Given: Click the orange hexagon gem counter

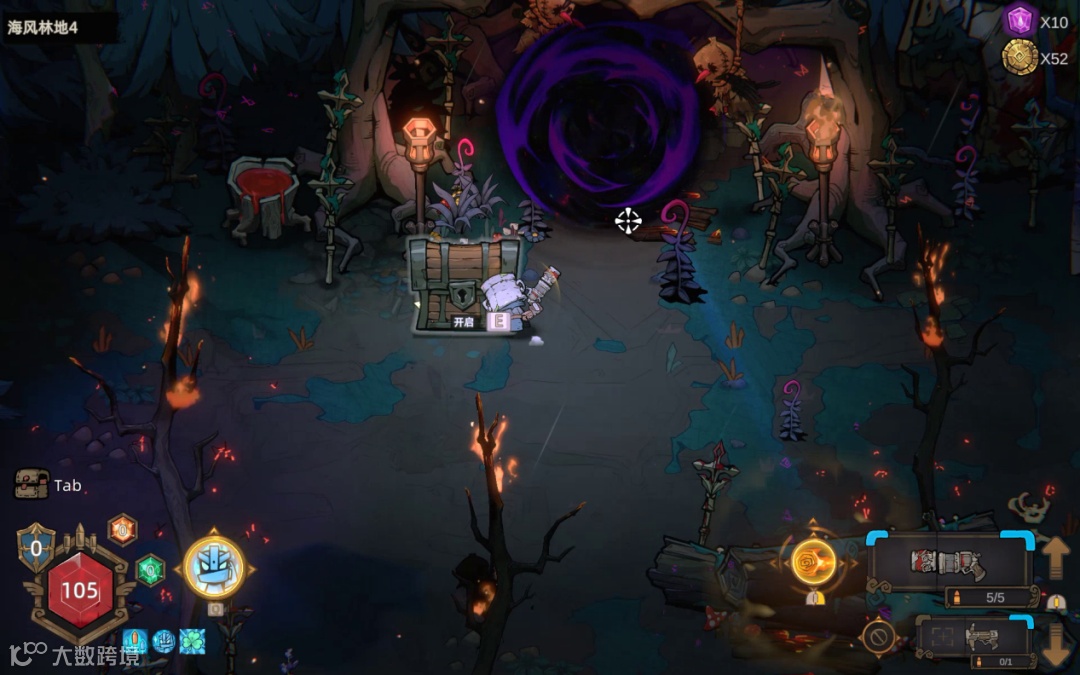Looking at the screenshot, I should 122,529.
